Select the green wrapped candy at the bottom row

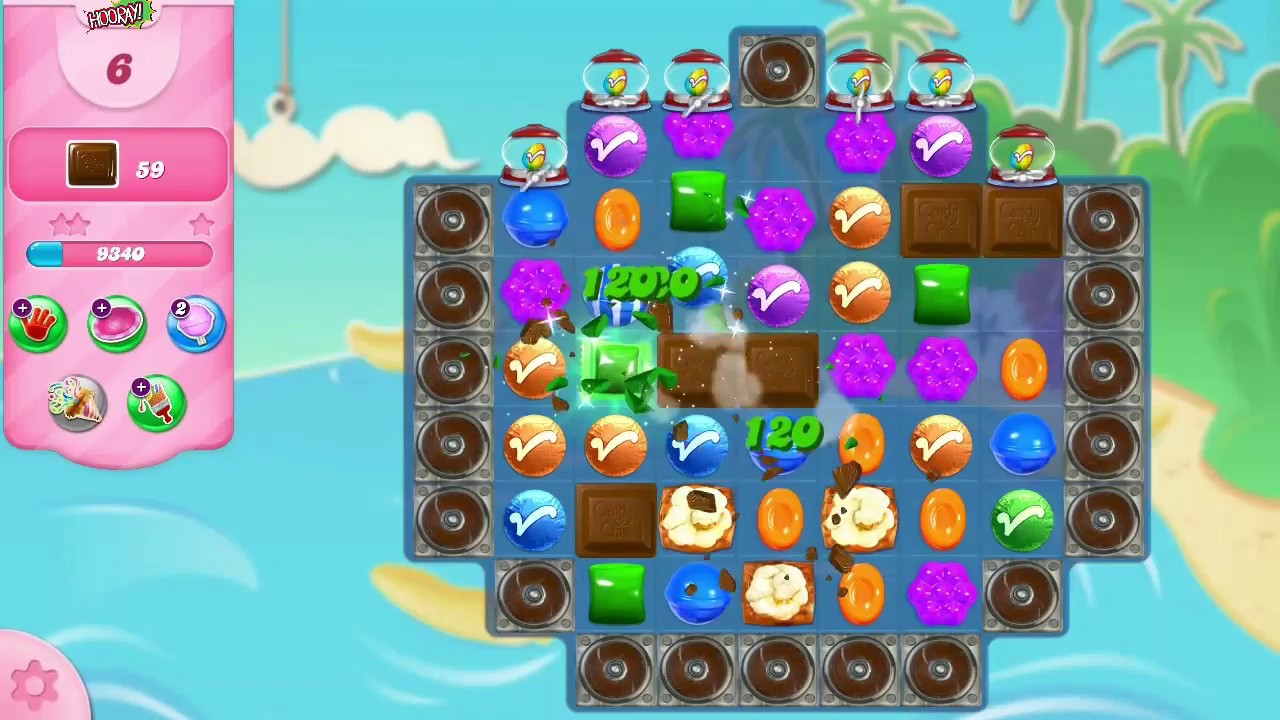pyautogui.click(x=617, y=593)
